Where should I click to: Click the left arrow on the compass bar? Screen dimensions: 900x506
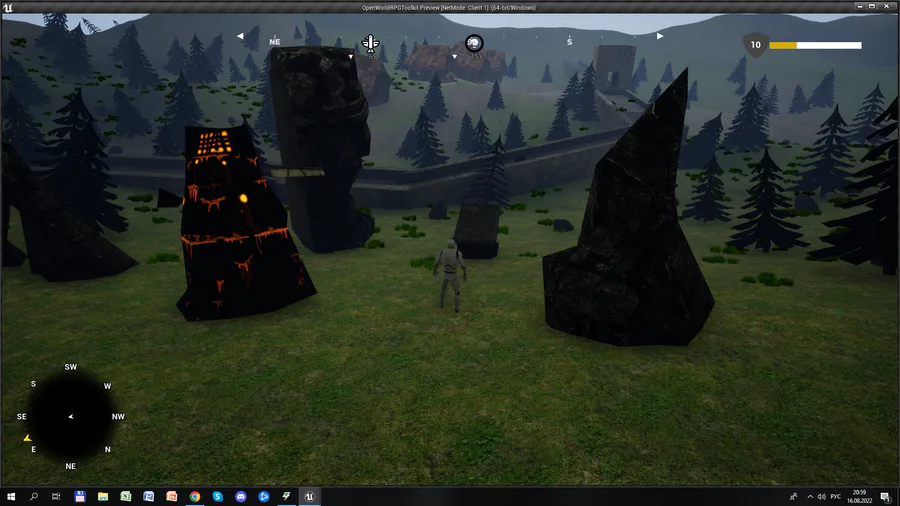point(241,36)
